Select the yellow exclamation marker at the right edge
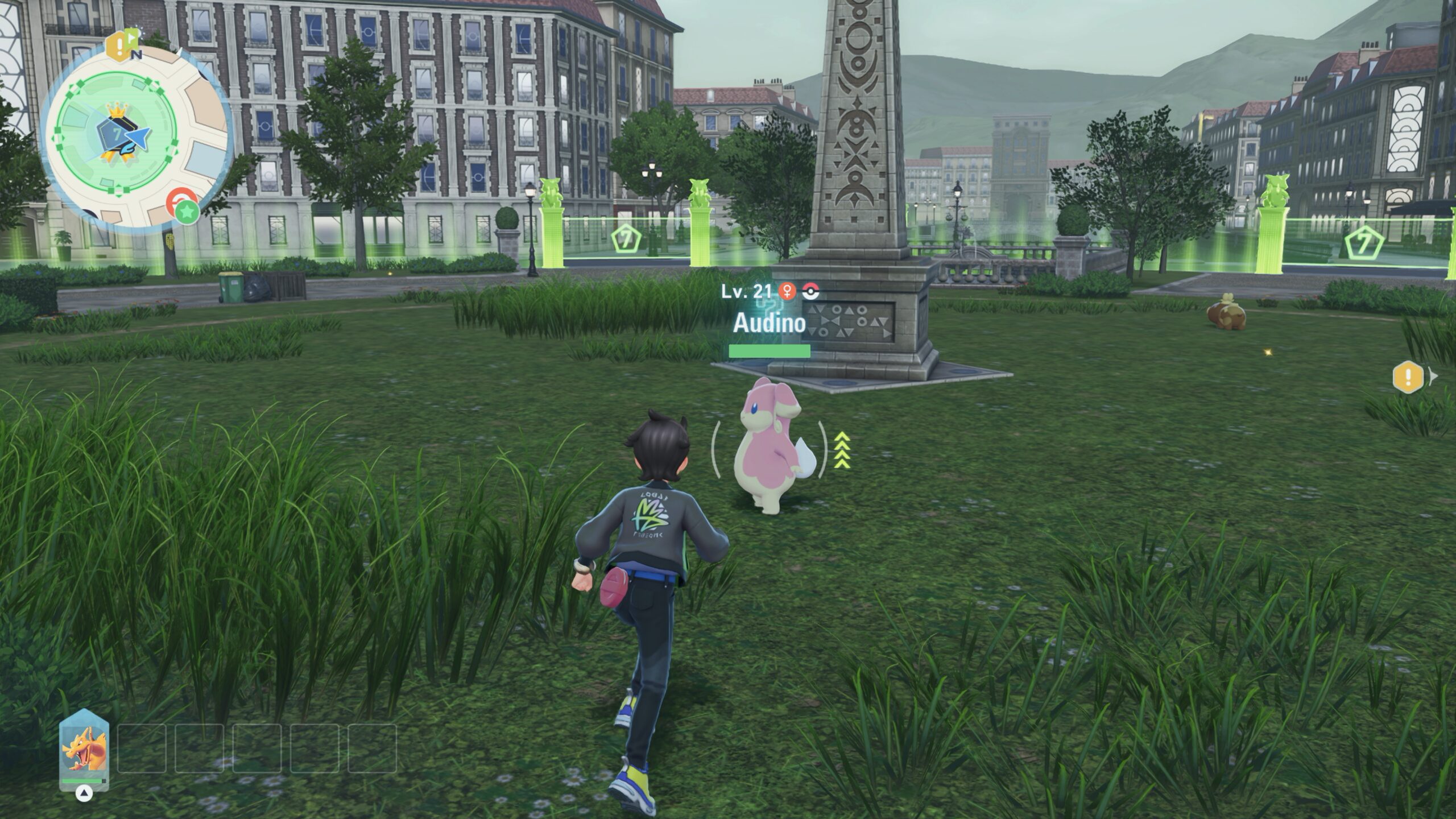This screenshot has height=819, width=1456. pos(1408,377)
